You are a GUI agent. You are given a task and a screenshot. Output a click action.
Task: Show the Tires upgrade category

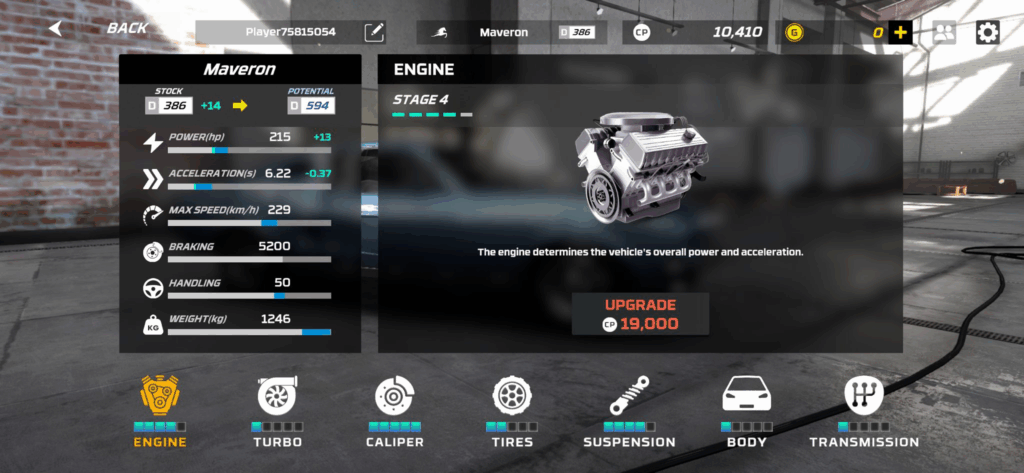pos(511,410)
